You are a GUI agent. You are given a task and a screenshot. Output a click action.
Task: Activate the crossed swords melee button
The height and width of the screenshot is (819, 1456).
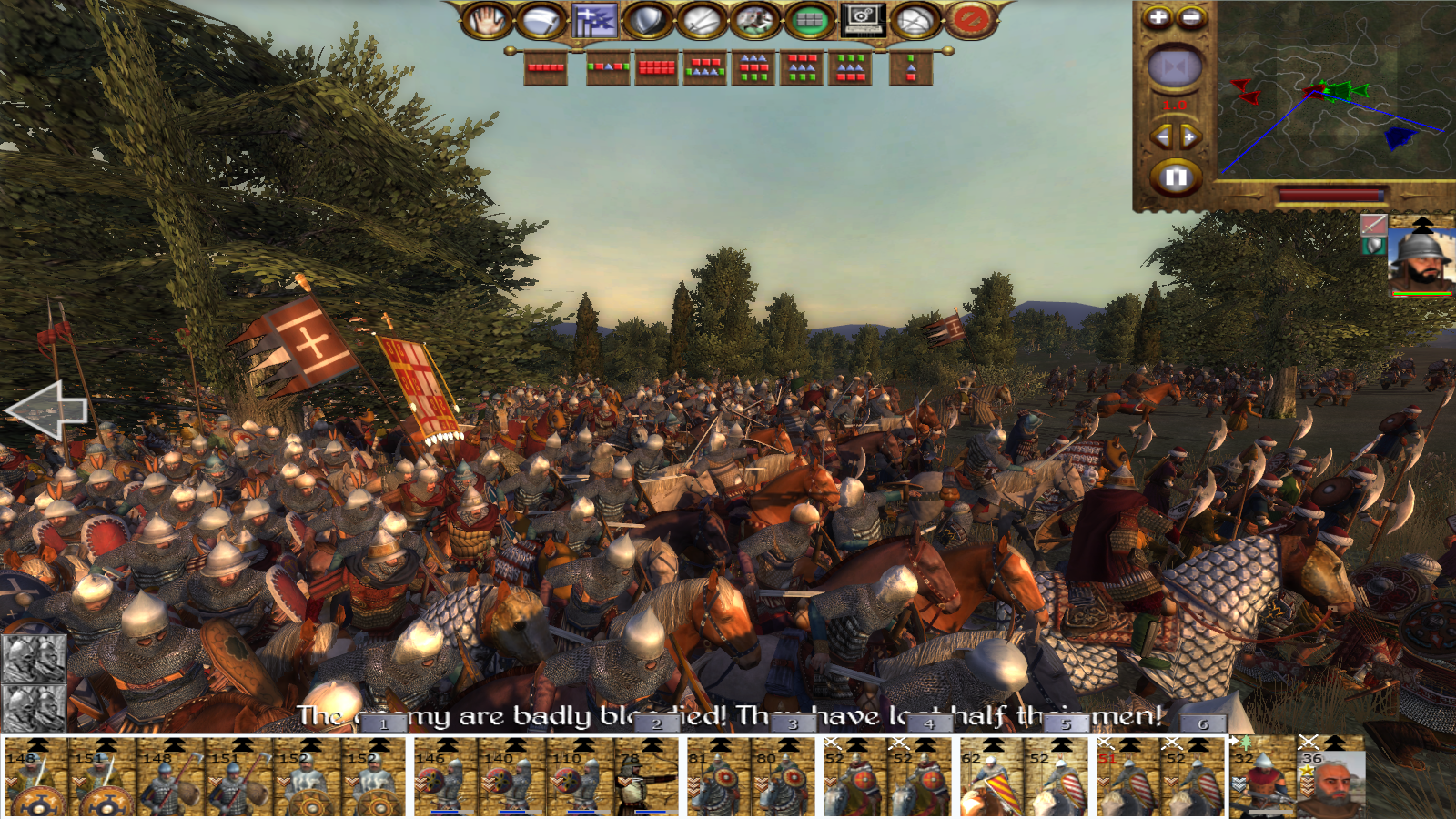point(702,20)
